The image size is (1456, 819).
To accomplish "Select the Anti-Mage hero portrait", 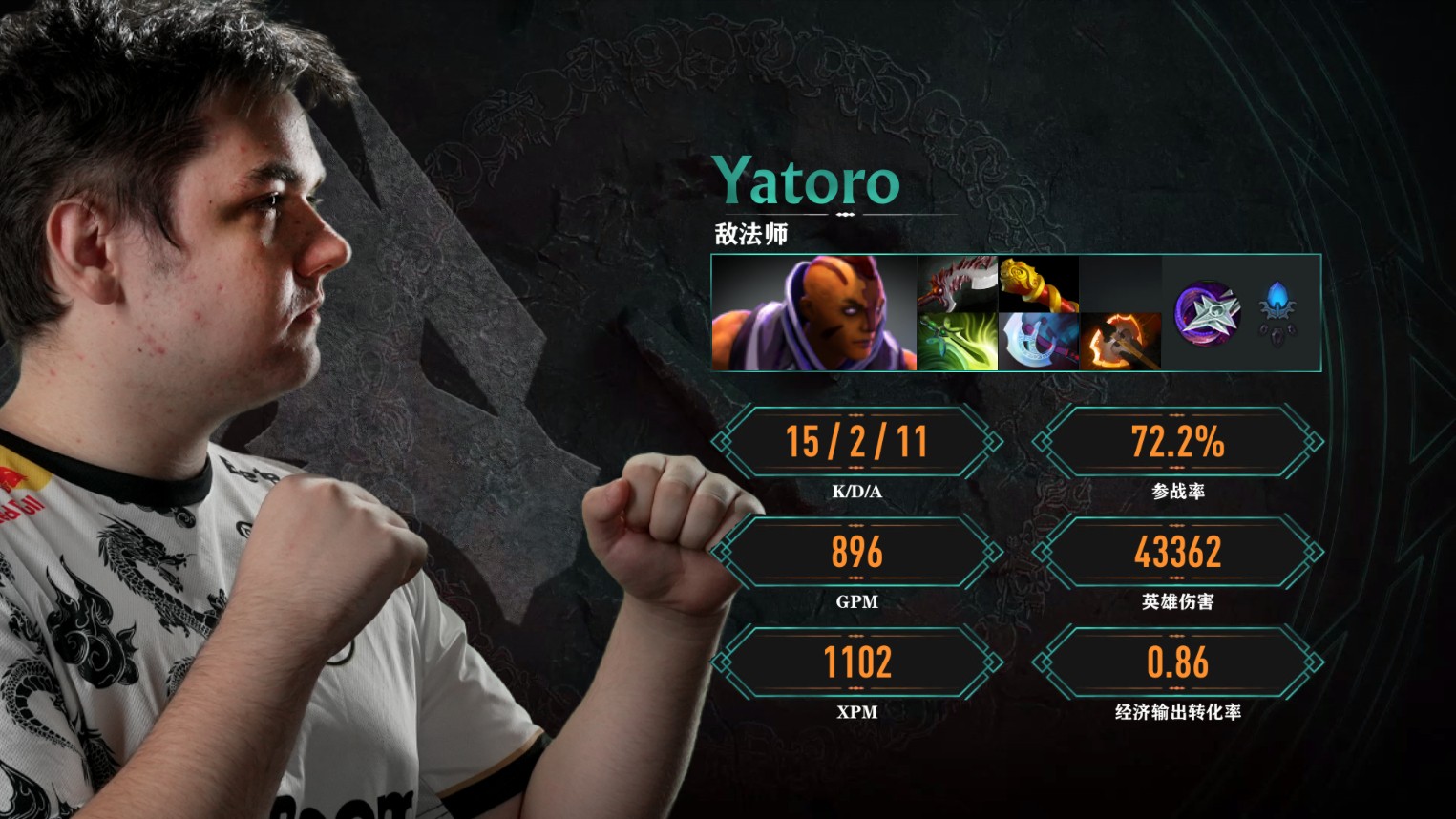I will [x=813, y=312].
